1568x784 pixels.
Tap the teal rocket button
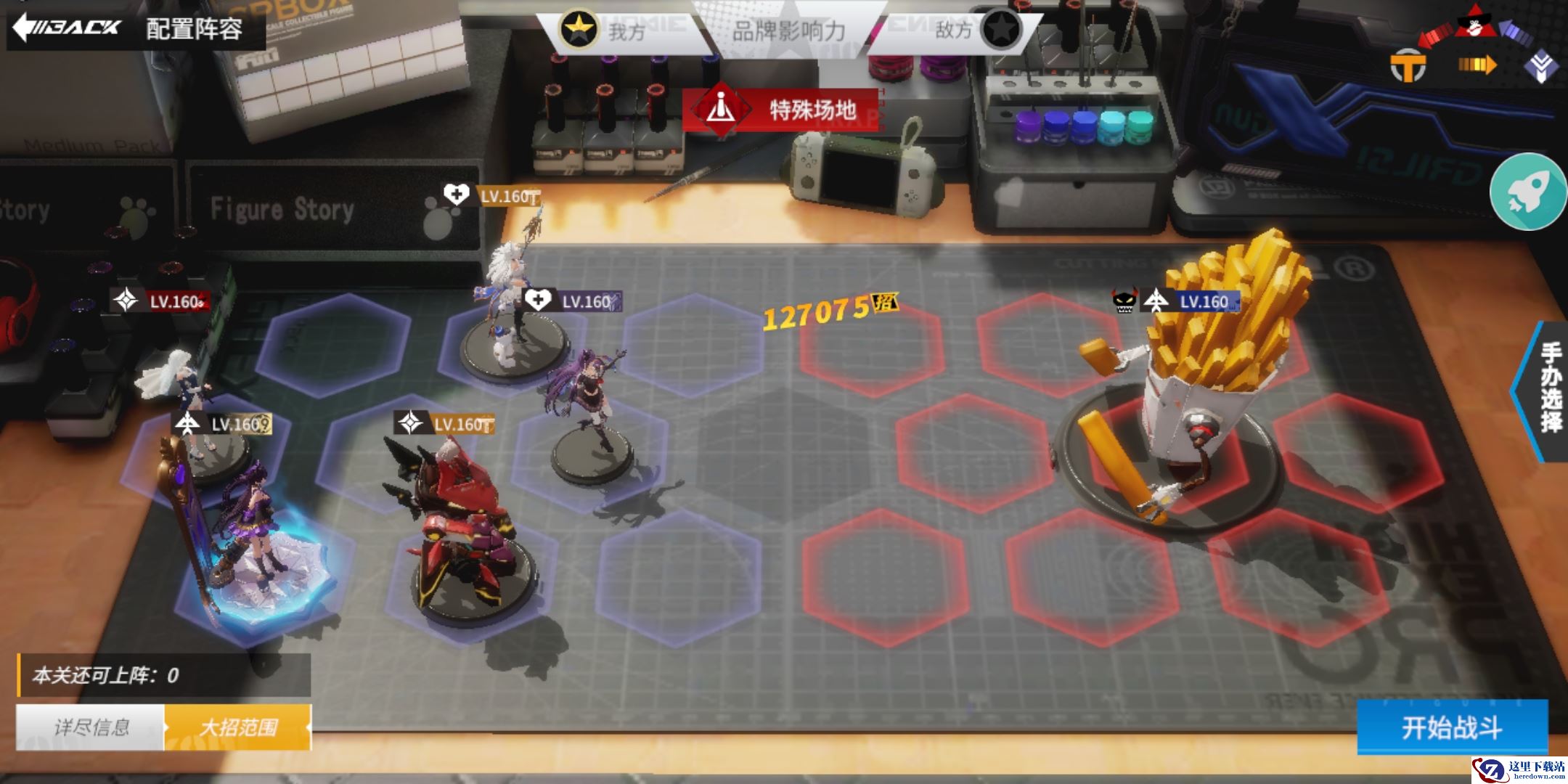(1527, 192)
